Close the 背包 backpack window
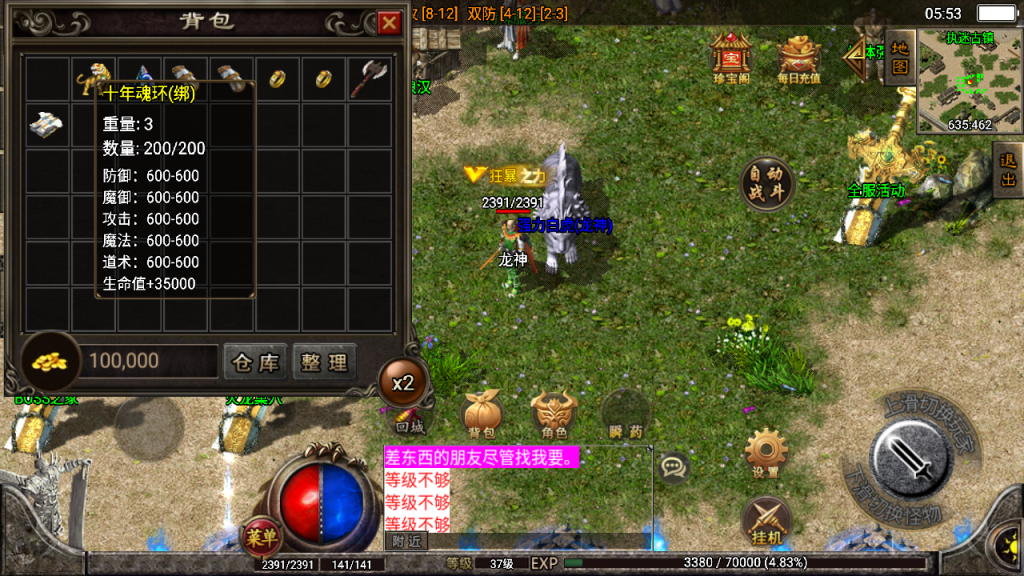Image resolution: width=1024 pixels, height=576 pixels. tap(389, 22)
